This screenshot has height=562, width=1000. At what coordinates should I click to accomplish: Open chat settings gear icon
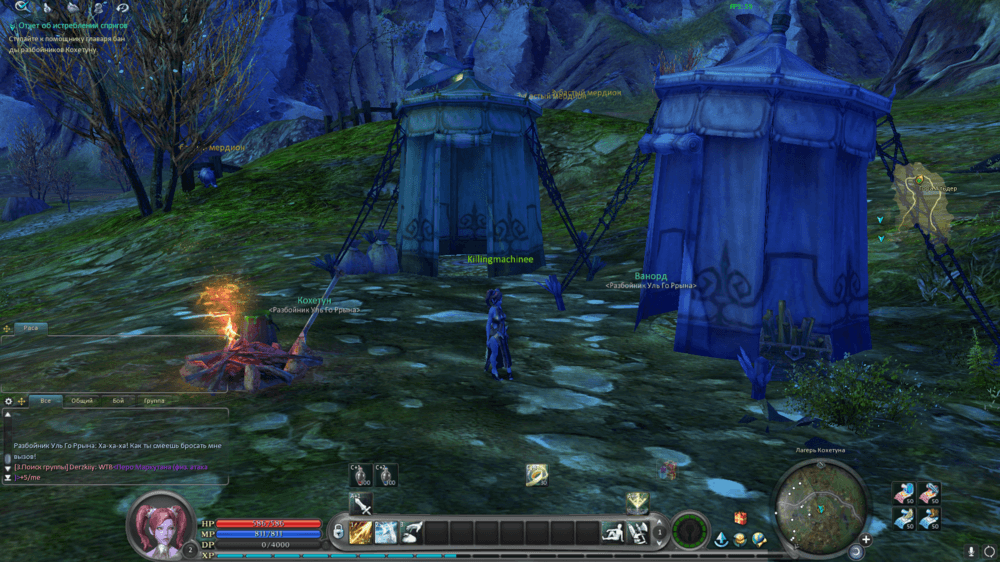9,401
